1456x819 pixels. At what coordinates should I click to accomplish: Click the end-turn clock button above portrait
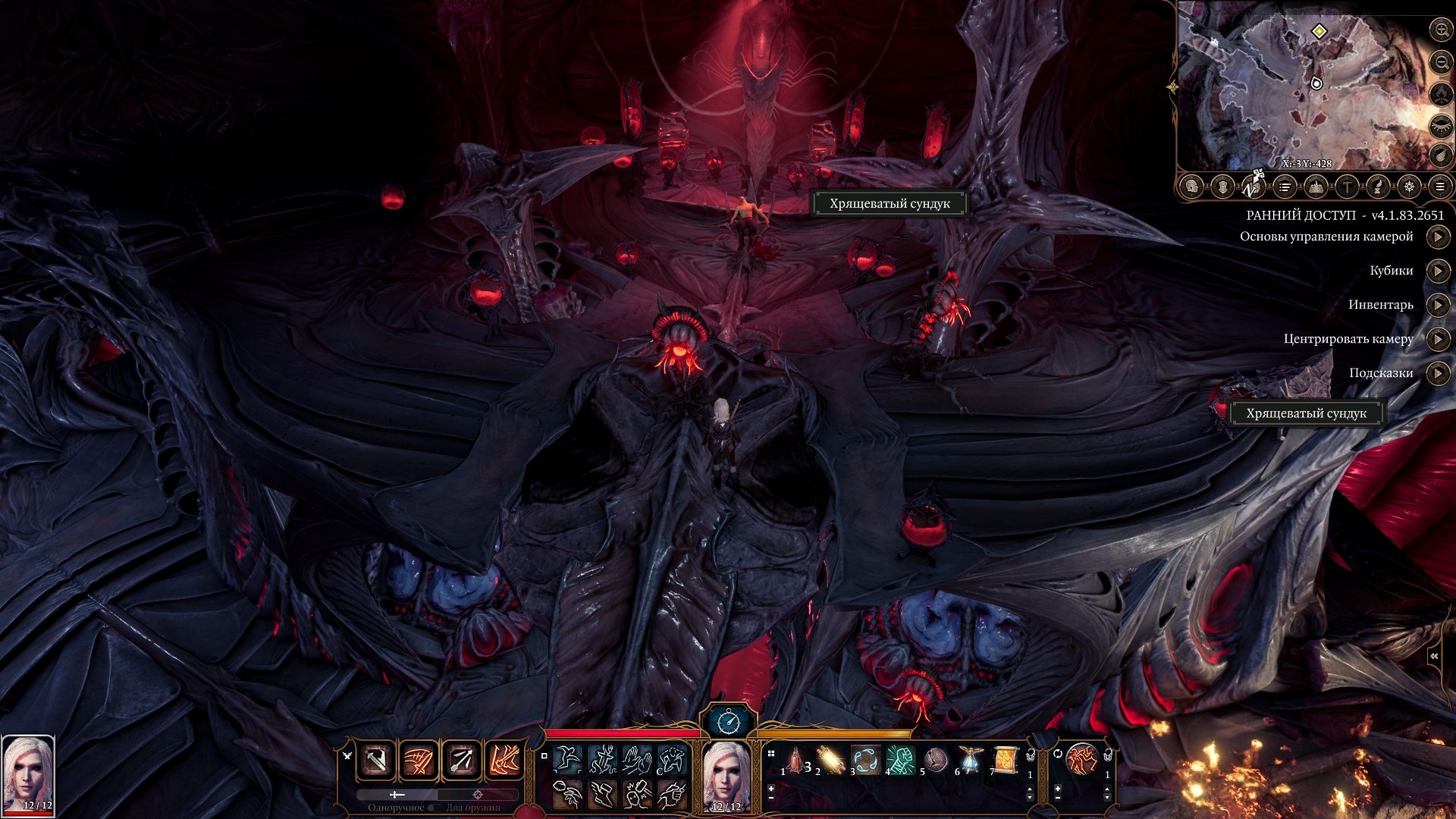click(x=728, y=720)
